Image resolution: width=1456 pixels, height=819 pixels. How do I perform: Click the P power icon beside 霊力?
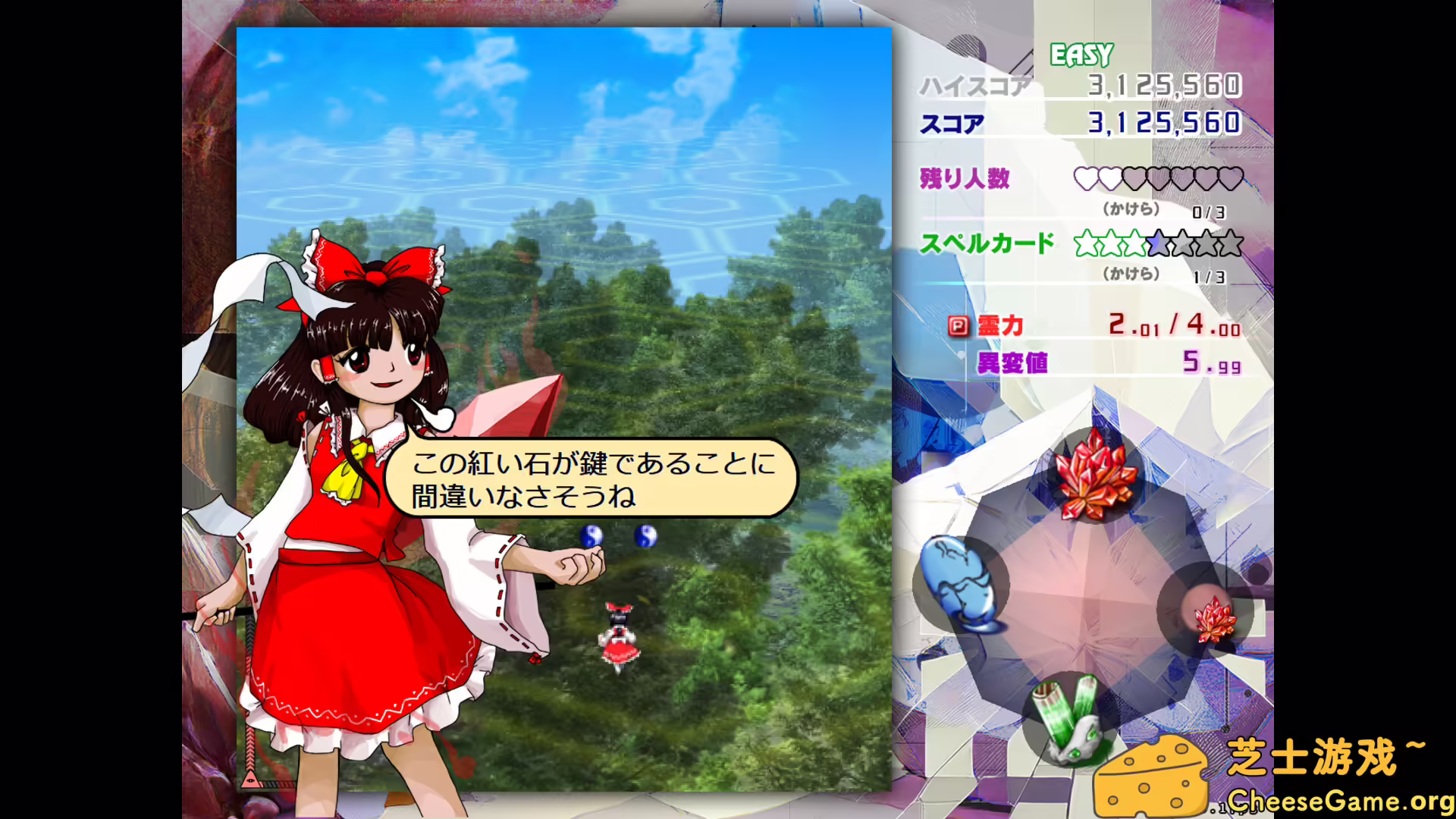tap(957, 325)
